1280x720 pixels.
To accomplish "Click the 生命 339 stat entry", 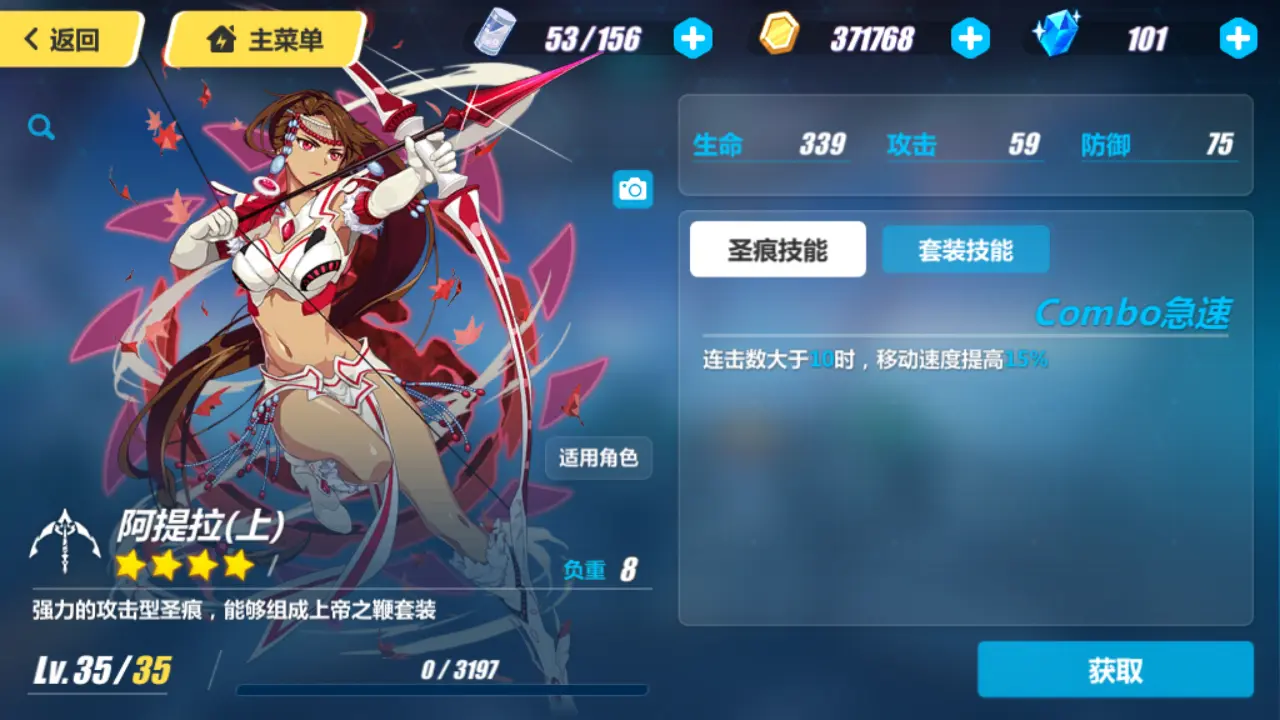I will (770, 144).
